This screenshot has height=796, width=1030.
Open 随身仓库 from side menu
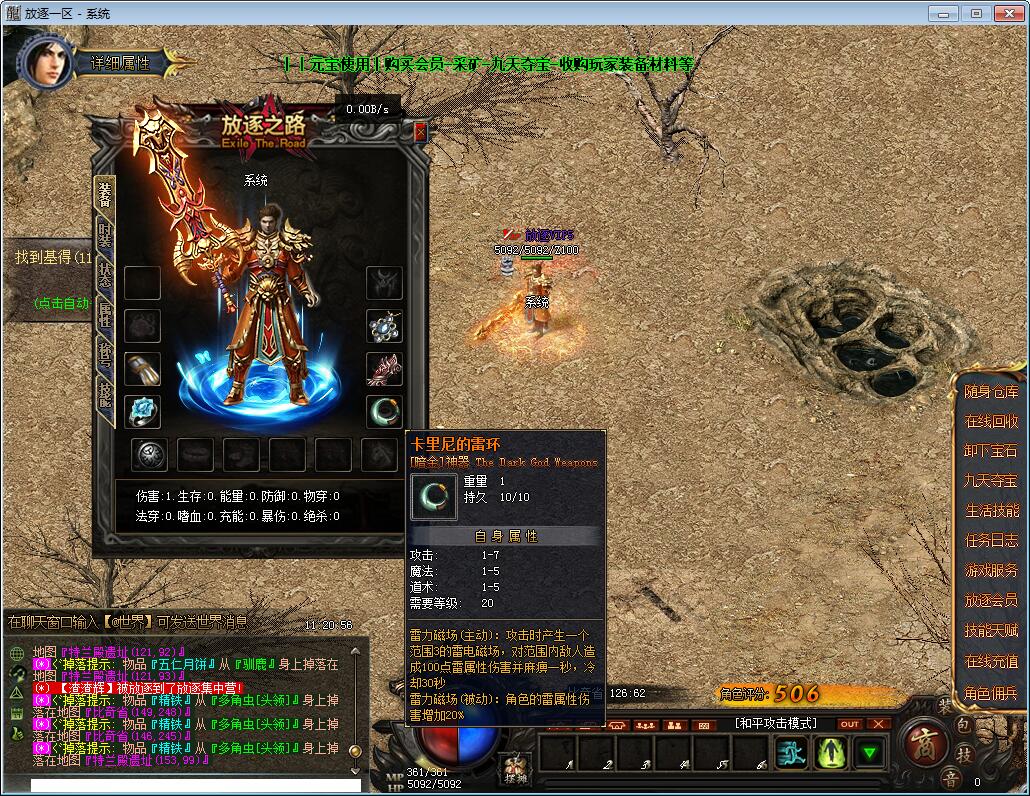(x=991, y=392)
